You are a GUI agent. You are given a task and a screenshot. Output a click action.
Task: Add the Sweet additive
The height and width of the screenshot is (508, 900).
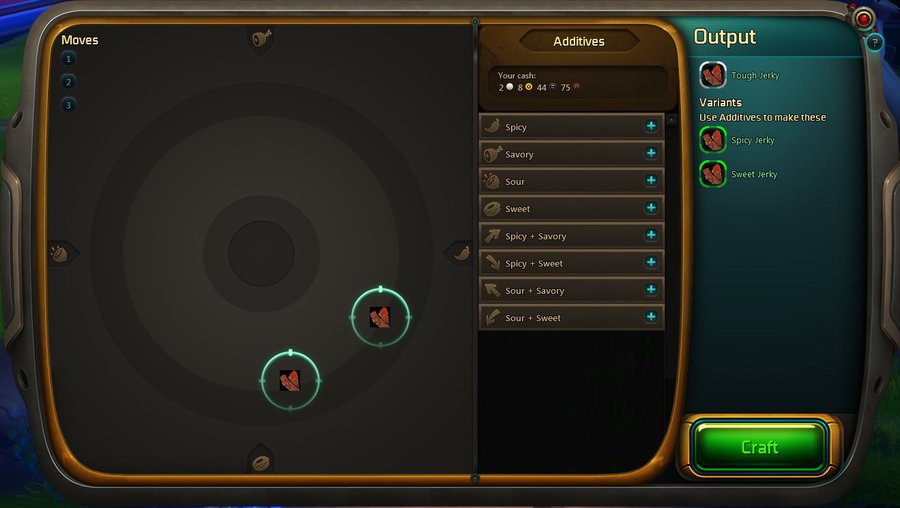(651, 208)
